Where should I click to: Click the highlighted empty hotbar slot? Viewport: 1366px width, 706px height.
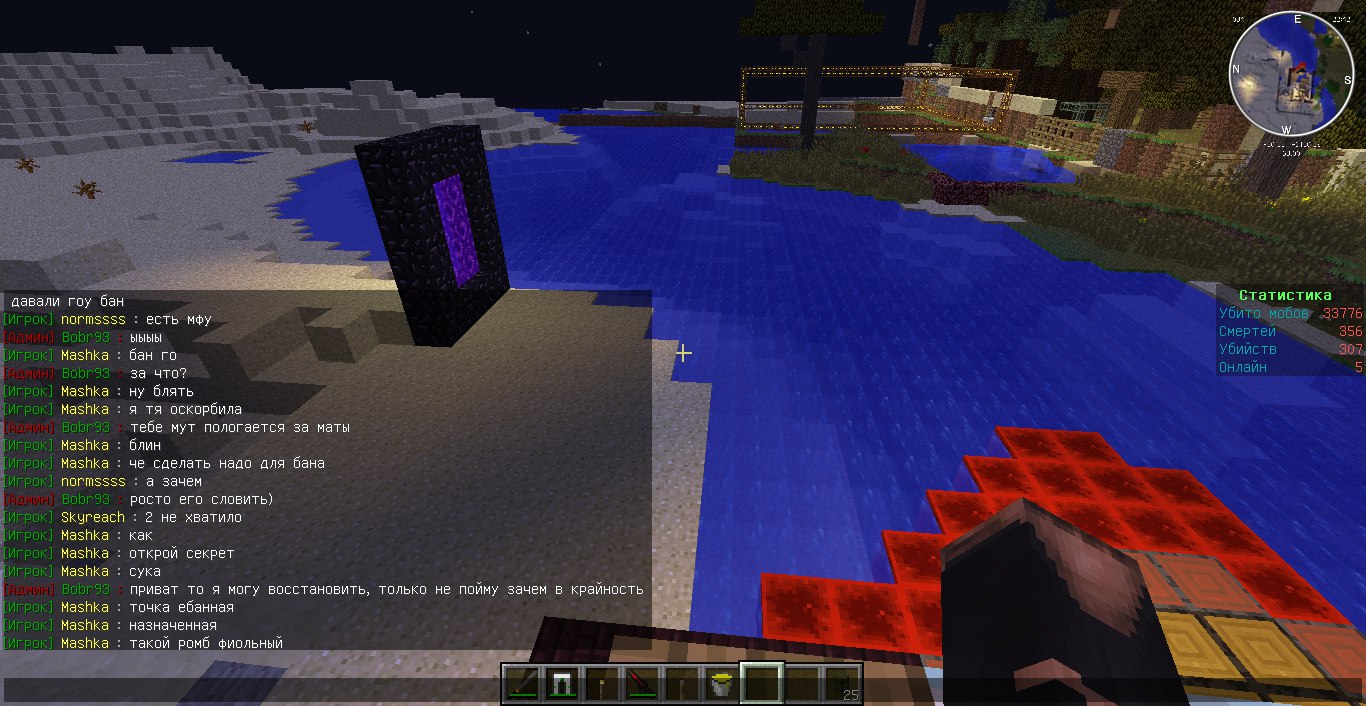(x=761, y=684)
